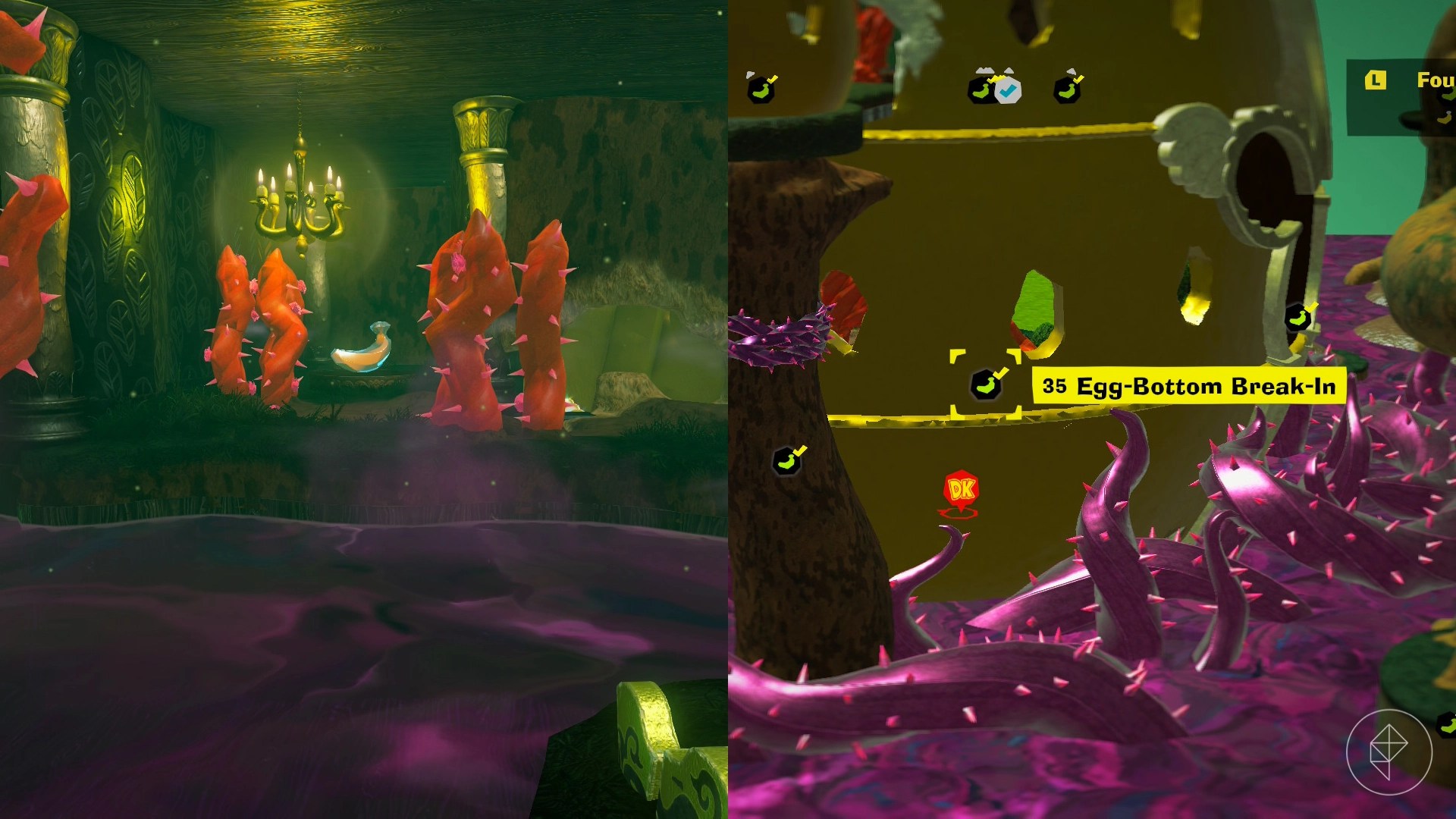Select the bracketed banana marker on the map
The width and height of the screenshot is (1456, 819).
(986, 384)
